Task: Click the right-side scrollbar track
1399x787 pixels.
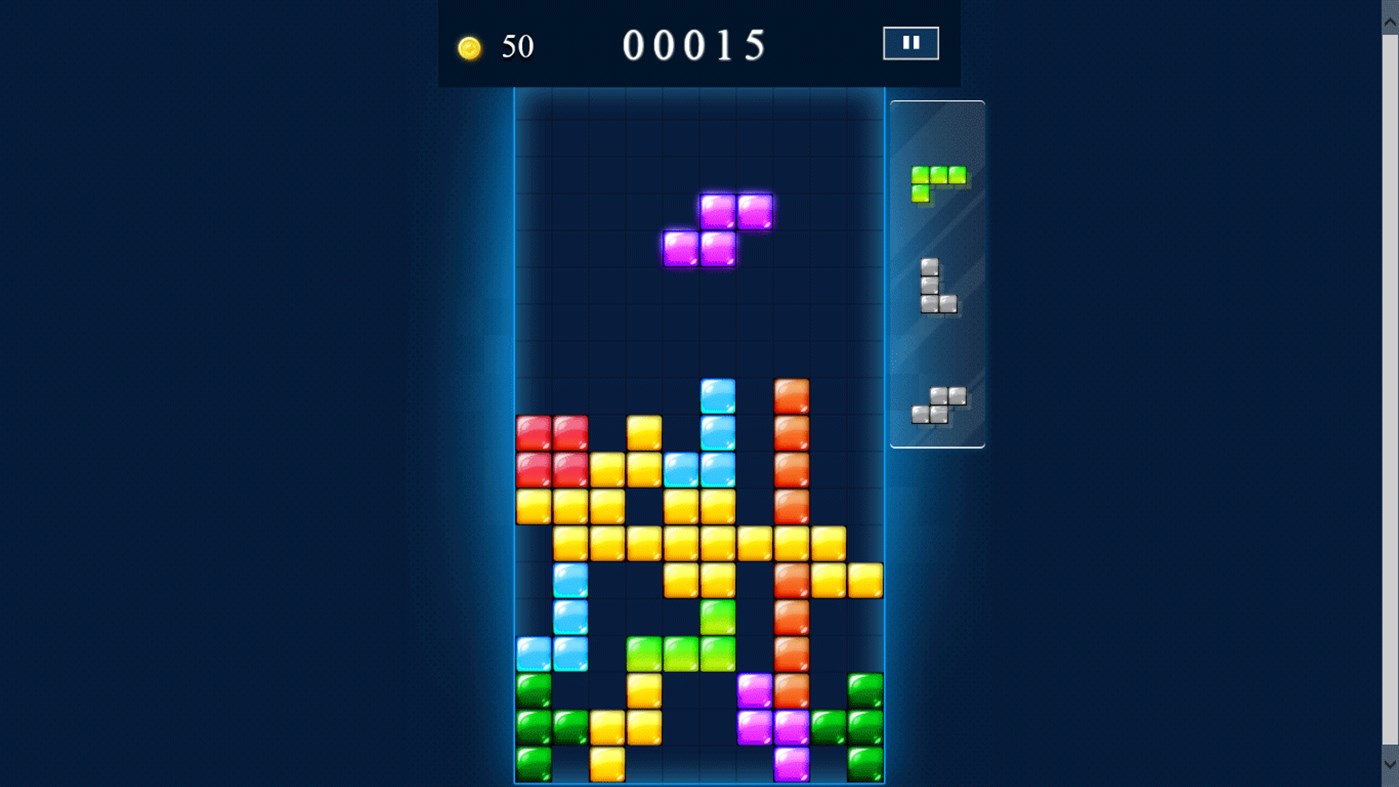Action: click(x=1389, y=400)
